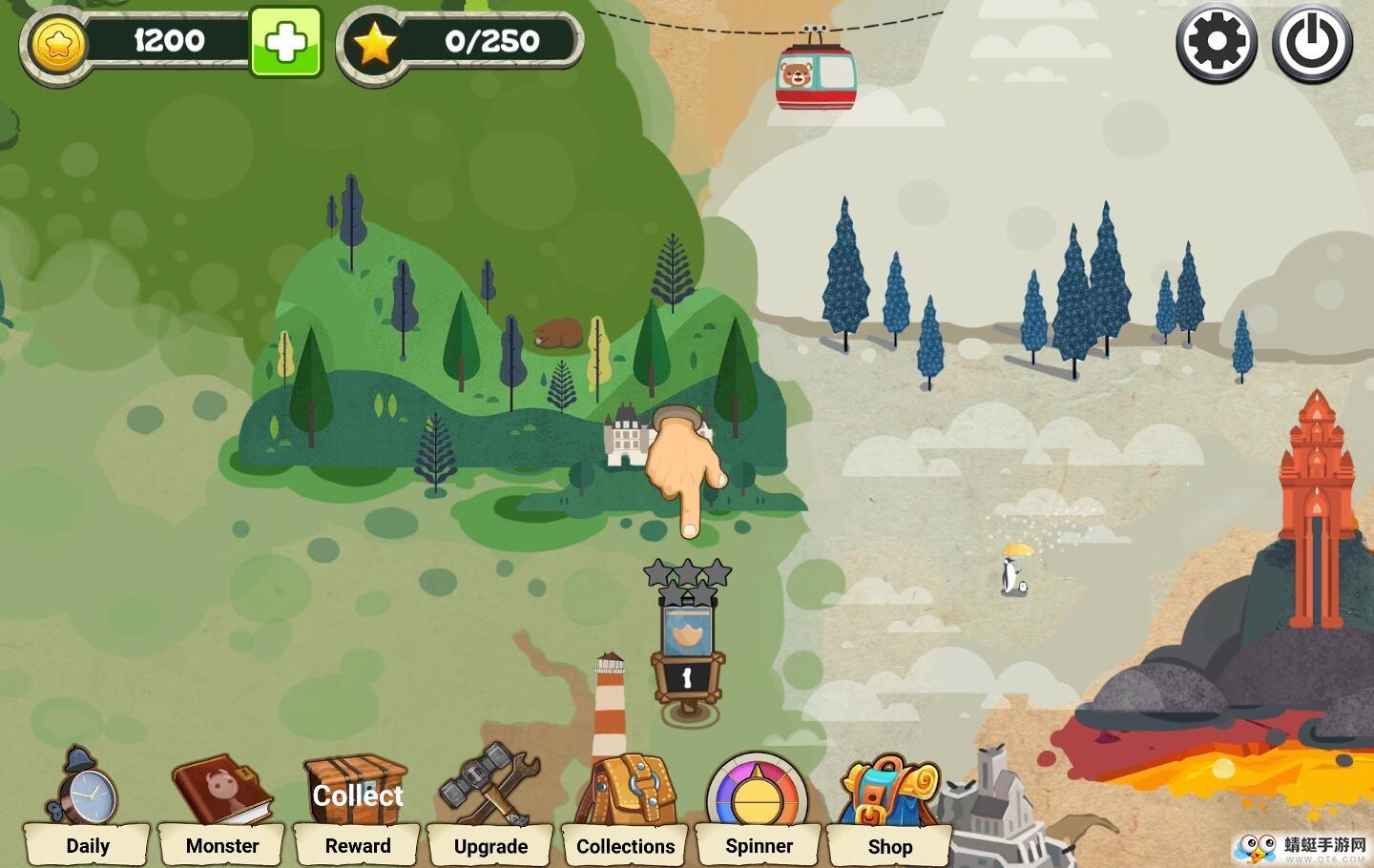This screenshot has width=1374, height=868.
Task: Launch the Spinner wheel
Action: [x=759, y=807]
